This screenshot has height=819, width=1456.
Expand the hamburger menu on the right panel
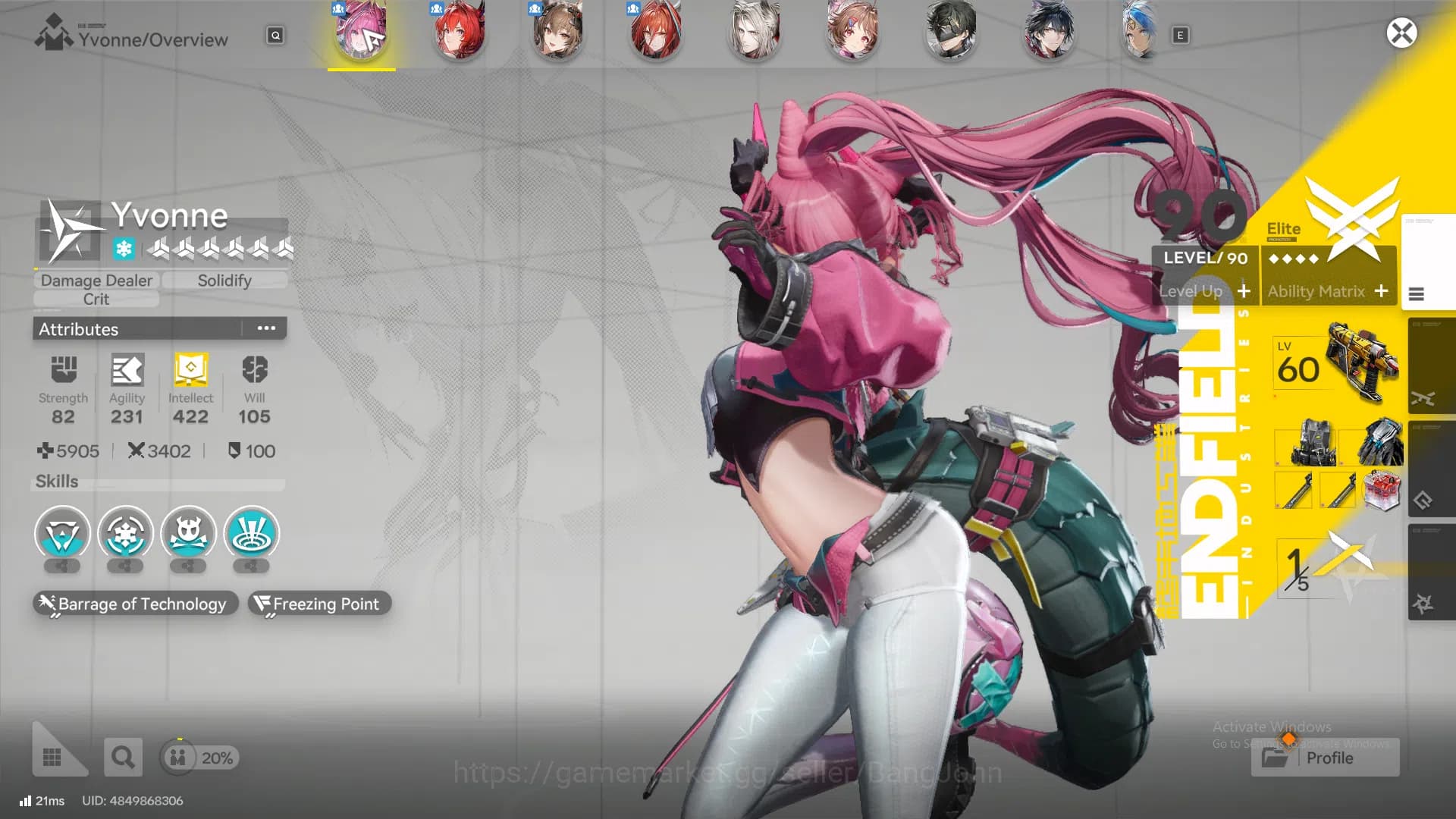pos(1417,294)
